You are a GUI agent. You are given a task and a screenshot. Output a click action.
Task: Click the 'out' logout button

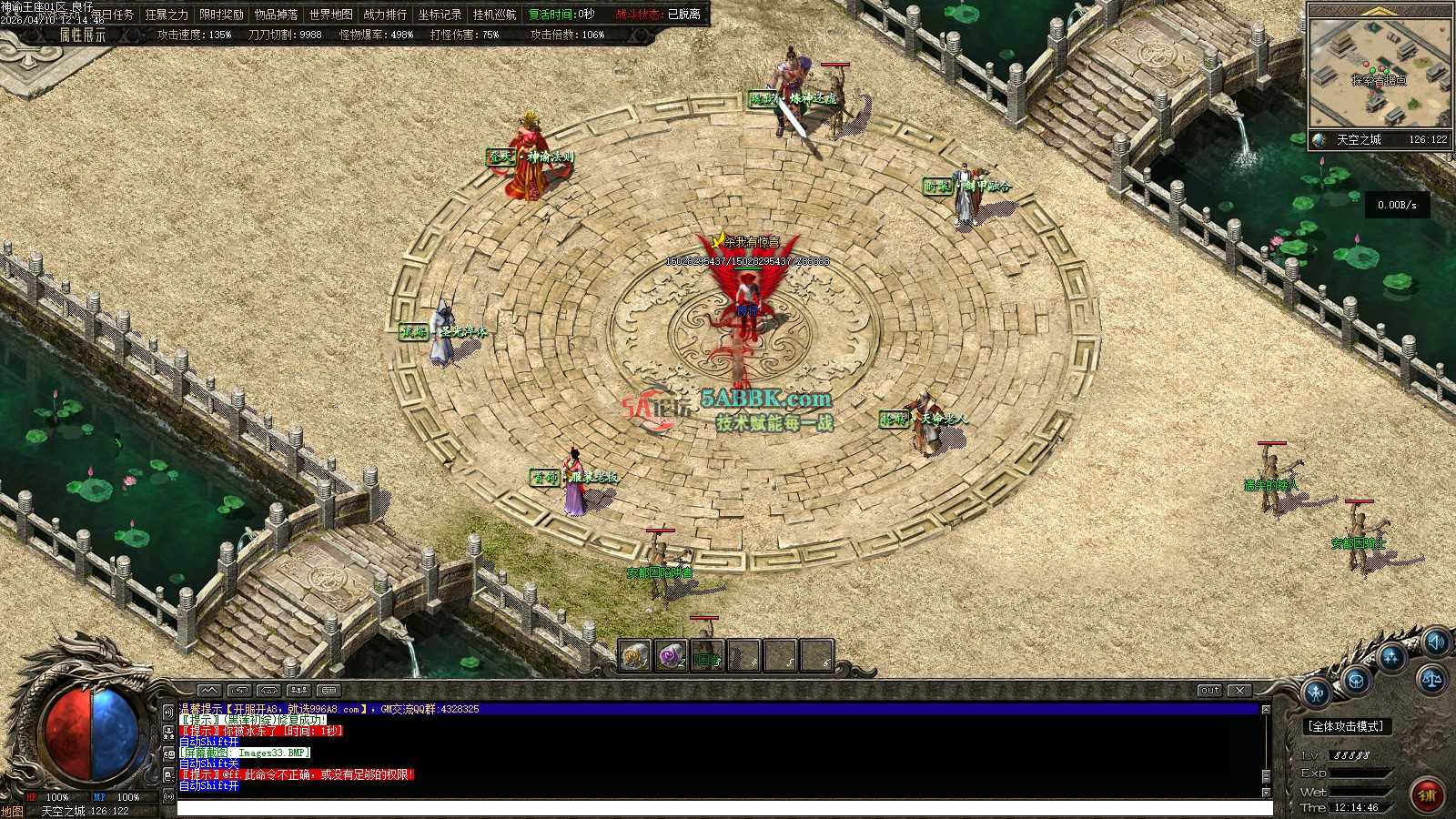pos(1209,691)
